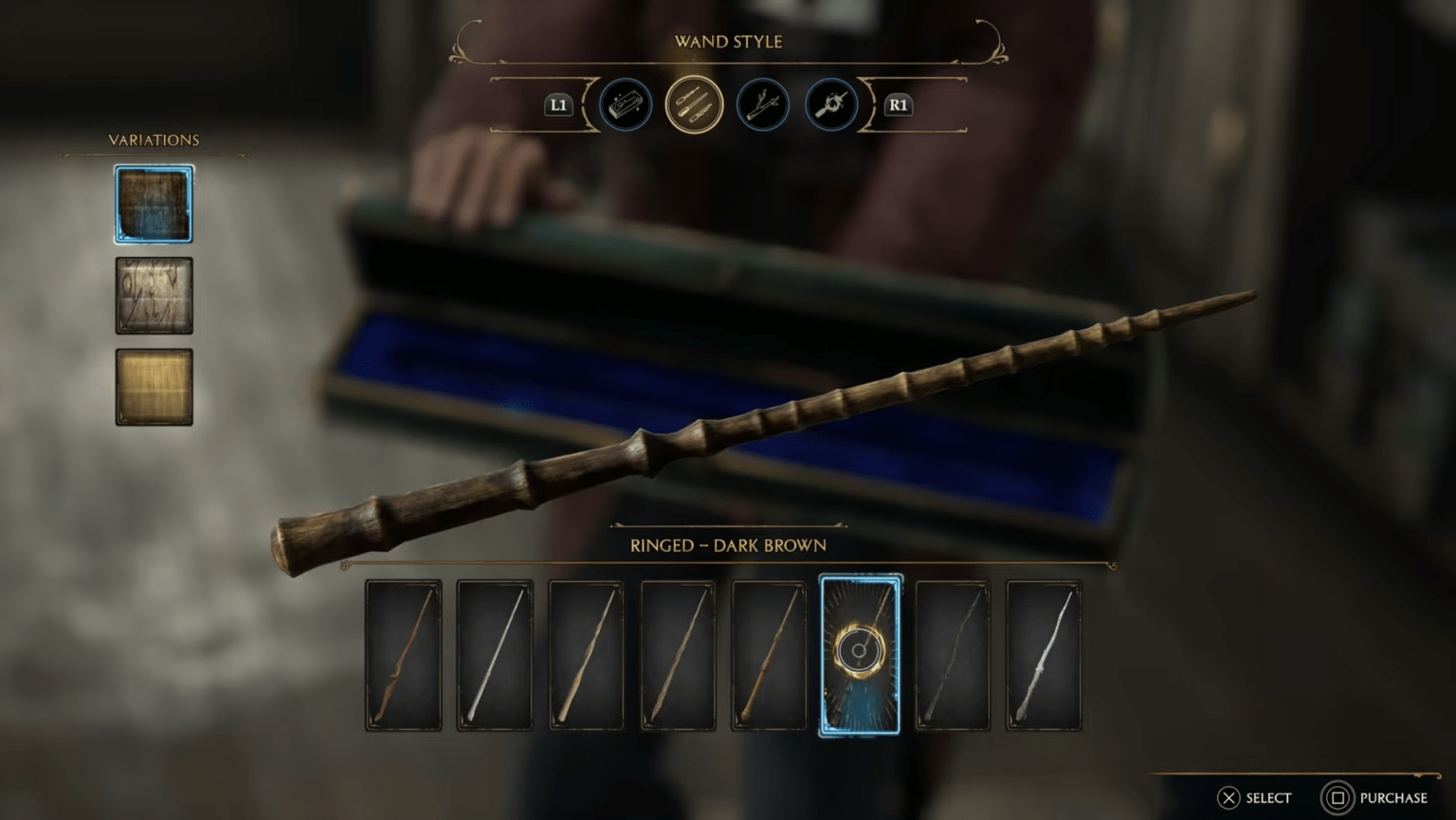1456x820 pixels.
Task: Pick the twisted beige wand card
Action: [585, 654]
